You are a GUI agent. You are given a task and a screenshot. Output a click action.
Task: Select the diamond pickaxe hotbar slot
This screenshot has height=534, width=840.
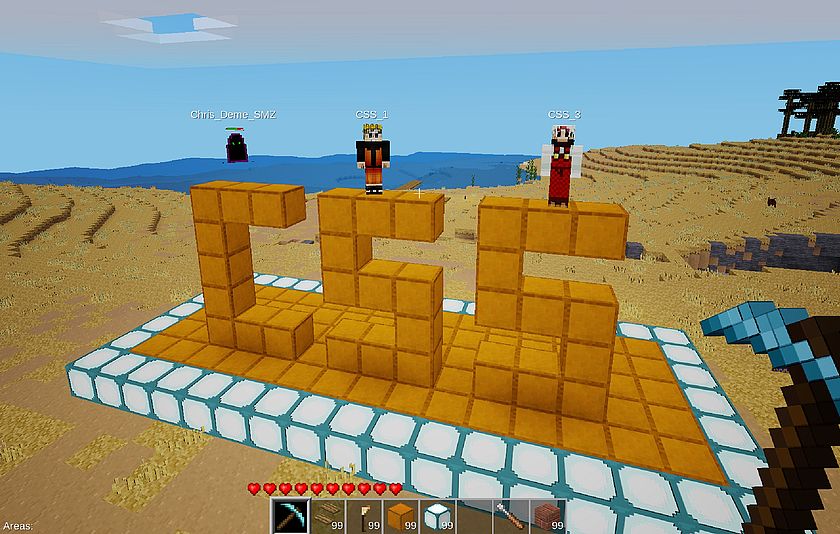(x=288, y=516)
